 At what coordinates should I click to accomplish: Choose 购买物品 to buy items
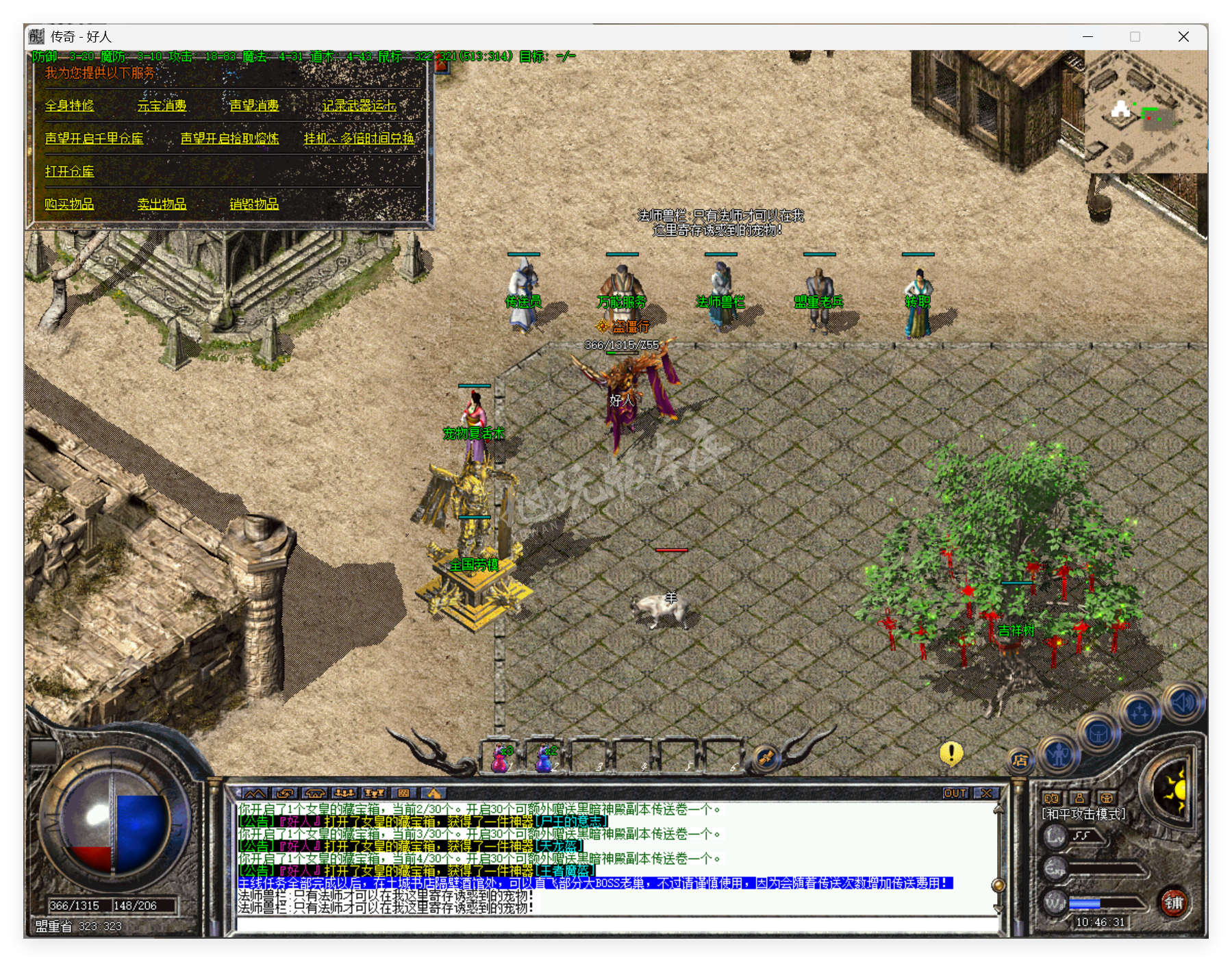[x=69, y=204]
